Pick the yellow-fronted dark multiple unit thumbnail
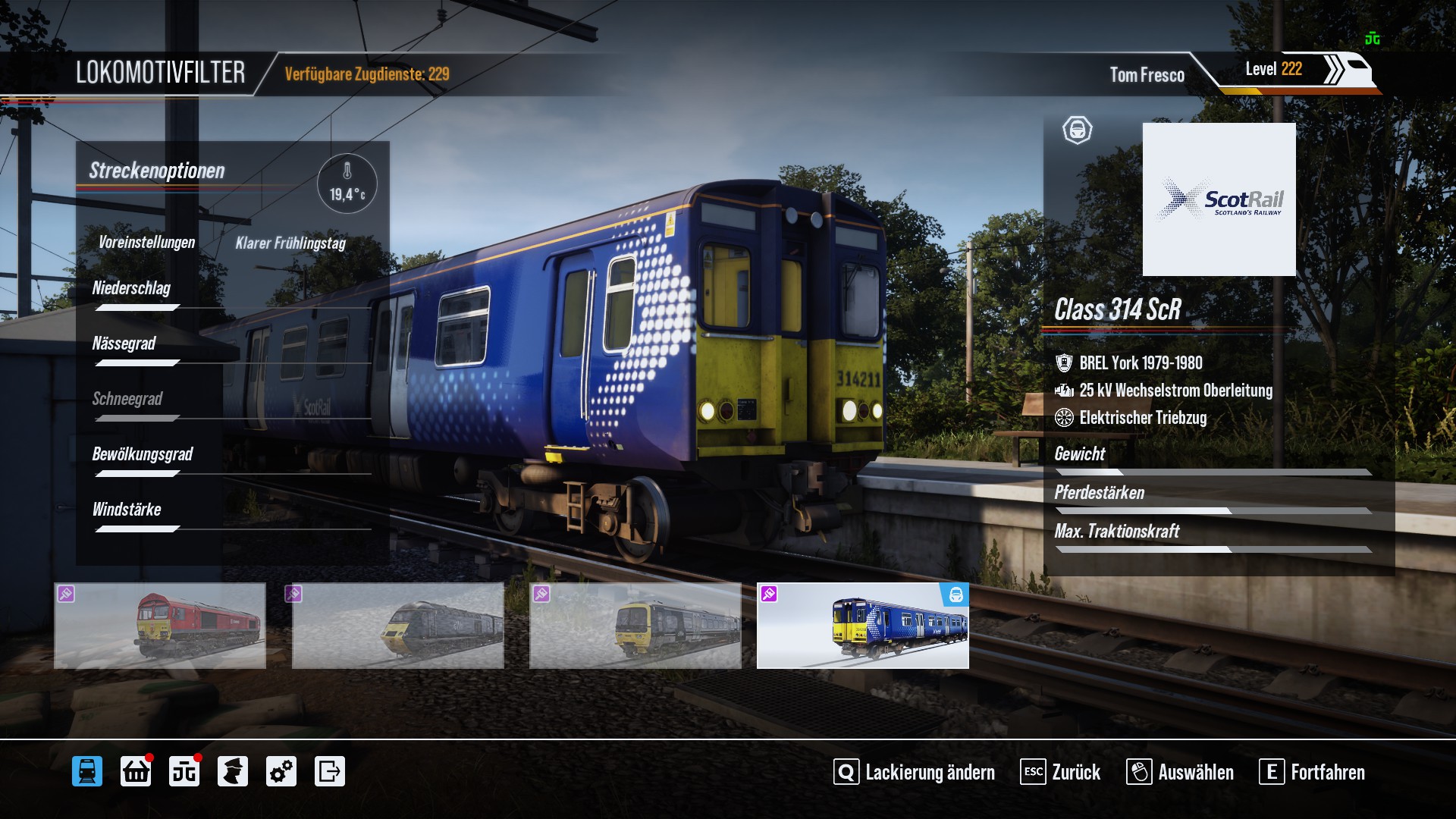This screenshot has height=819, width=1456. 635,626
